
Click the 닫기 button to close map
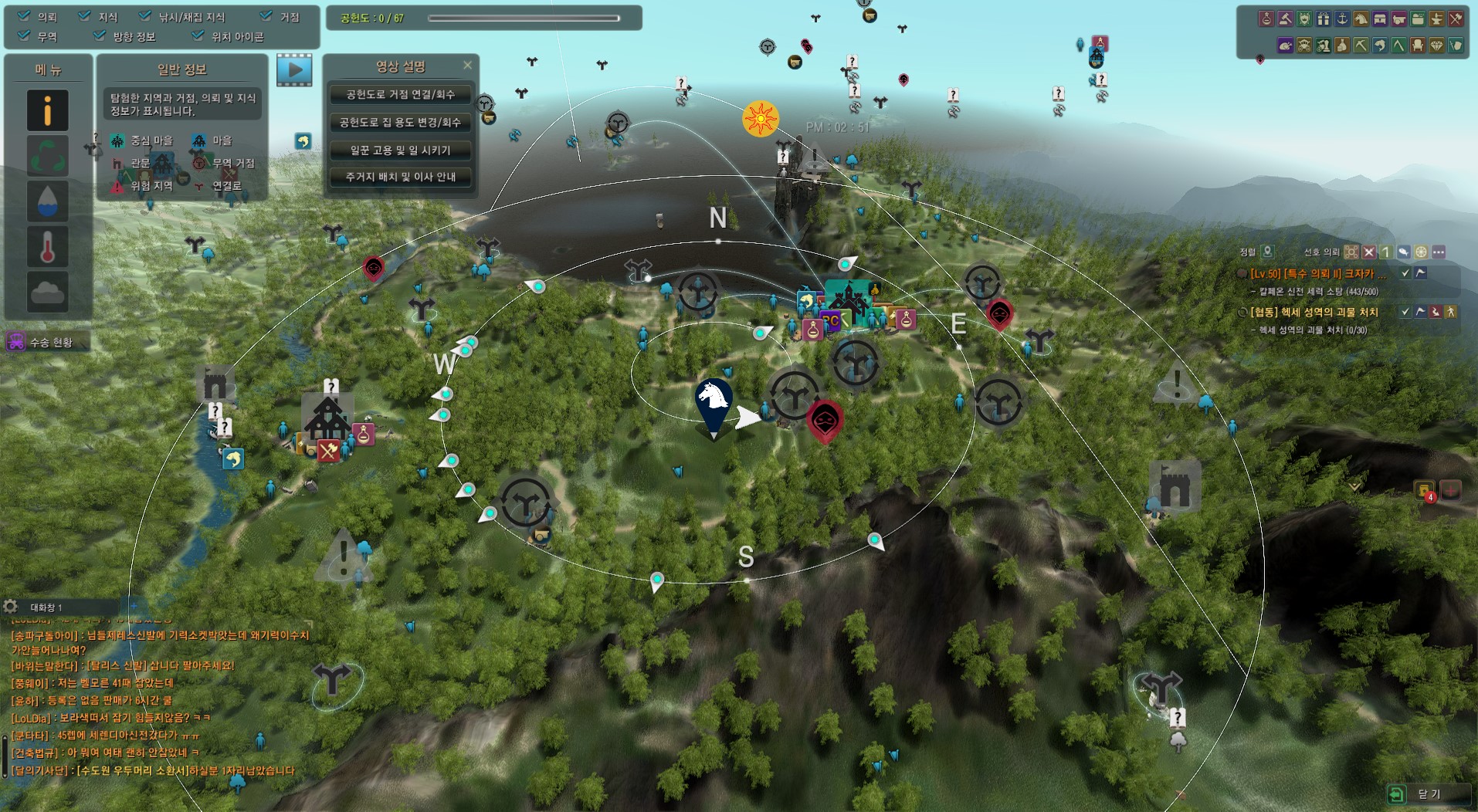(x=1419, y=793)
